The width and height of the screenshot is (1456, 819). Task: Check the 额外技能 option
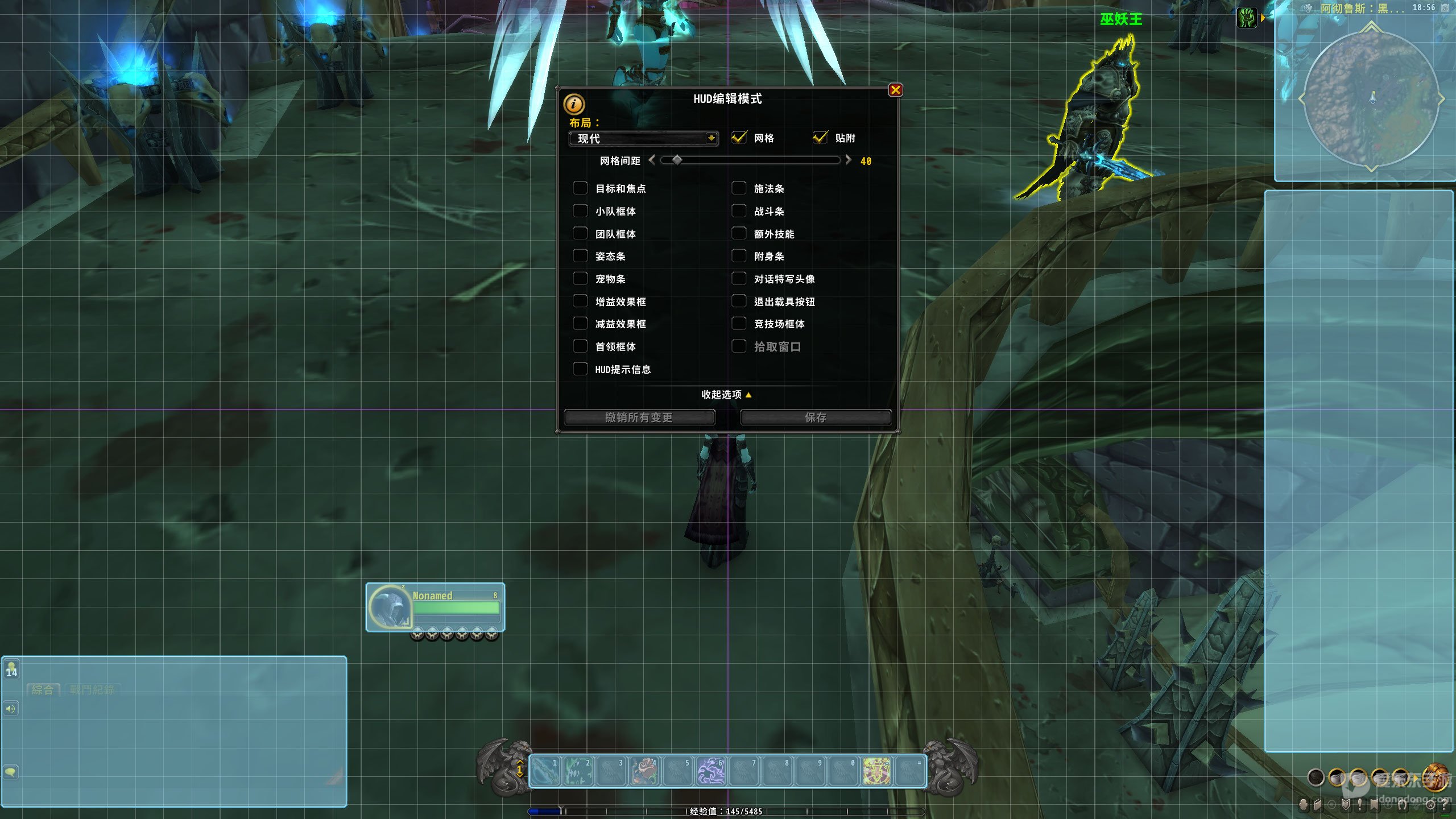tap(739, 234)
